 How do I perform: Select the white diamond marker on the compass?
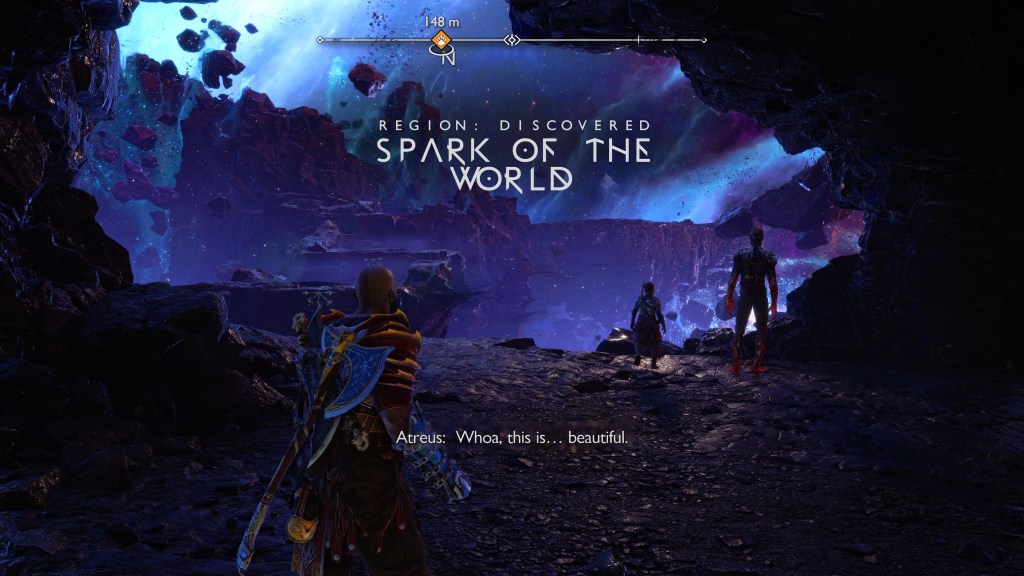pyautogui.click(x=512, y=40)
